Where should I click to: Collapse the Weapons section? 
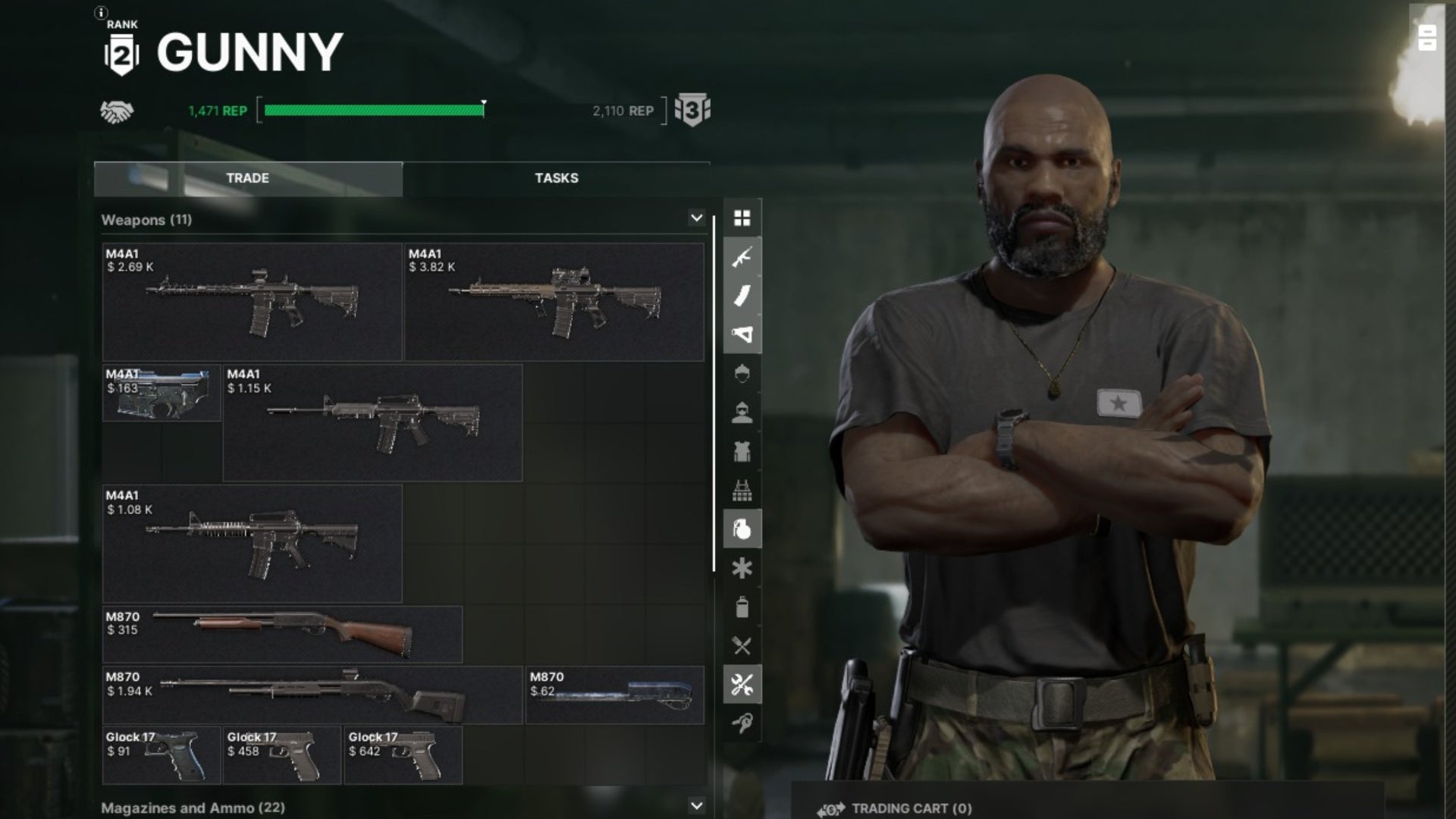tap(696, 218)
